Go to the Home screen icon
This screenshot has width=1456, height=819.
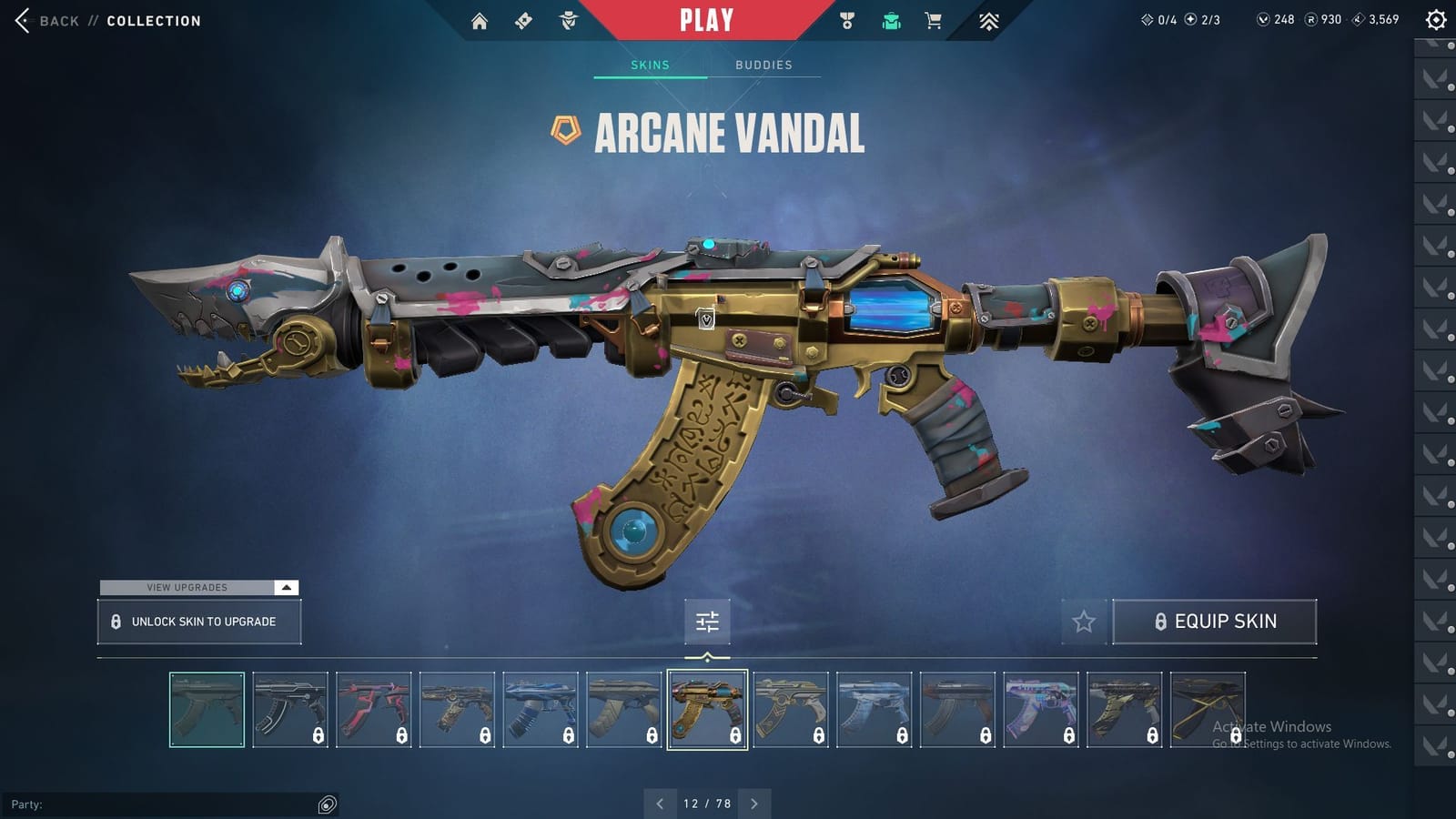(x=480, y=19)
